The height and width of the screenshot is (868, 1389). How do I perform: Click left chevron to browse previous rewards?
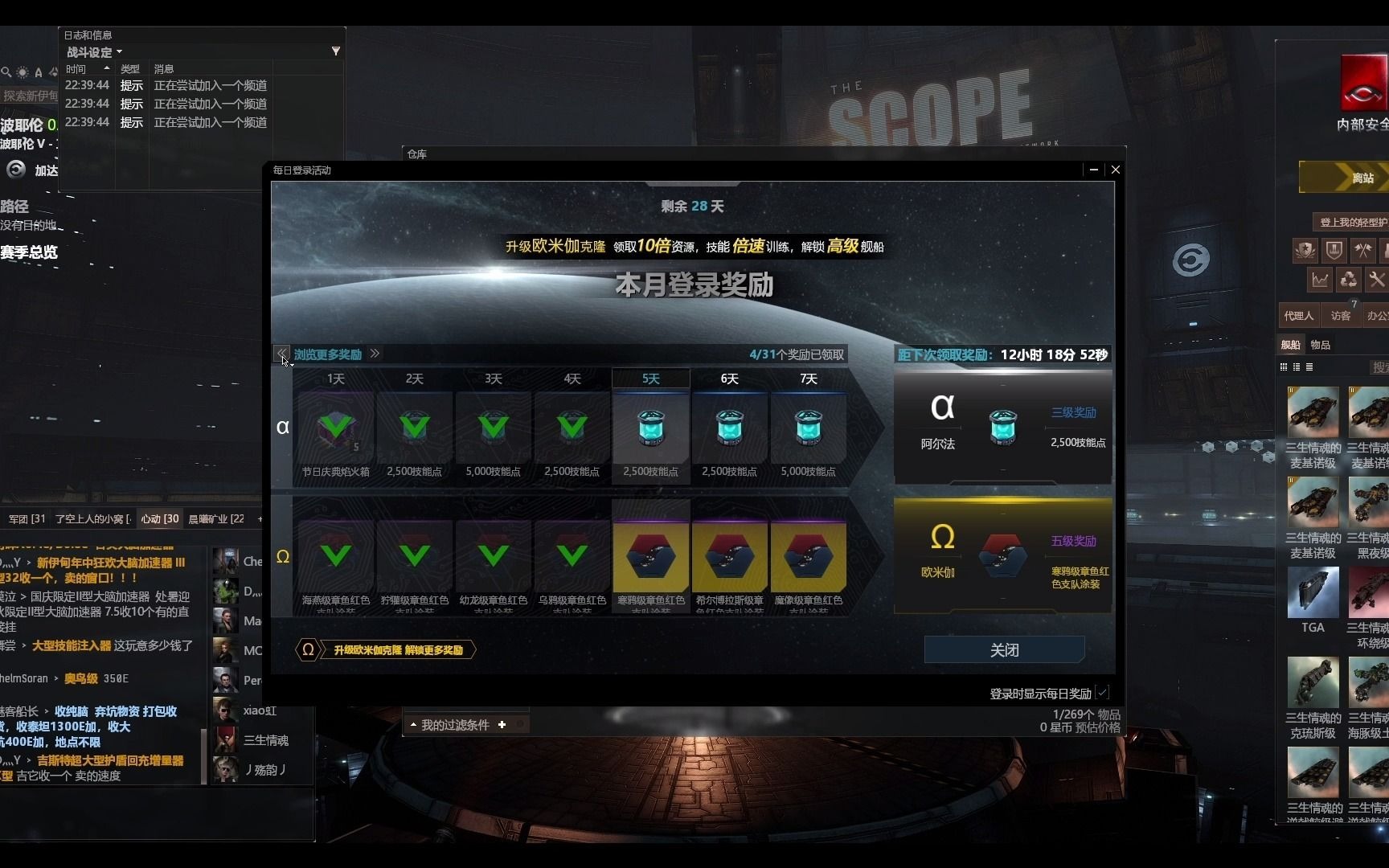[281, 354]
